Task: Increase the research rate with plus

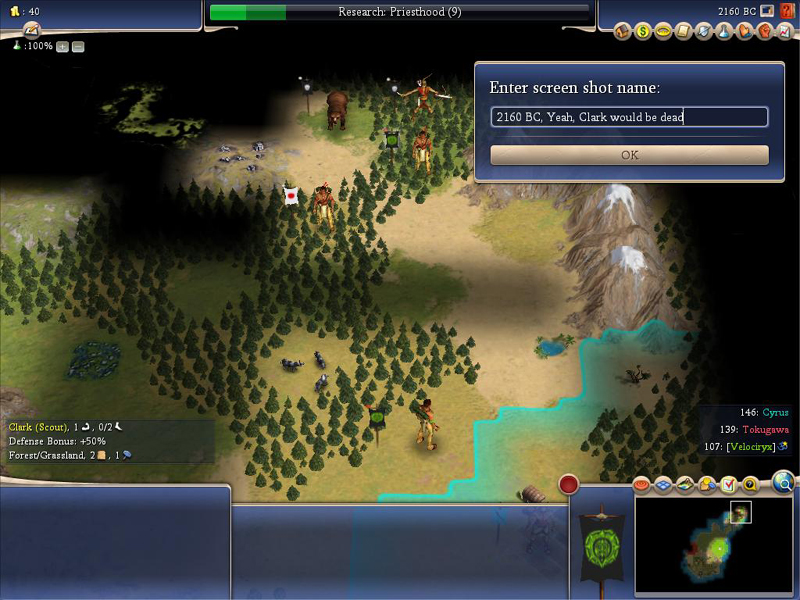Action: click(63, 47)
